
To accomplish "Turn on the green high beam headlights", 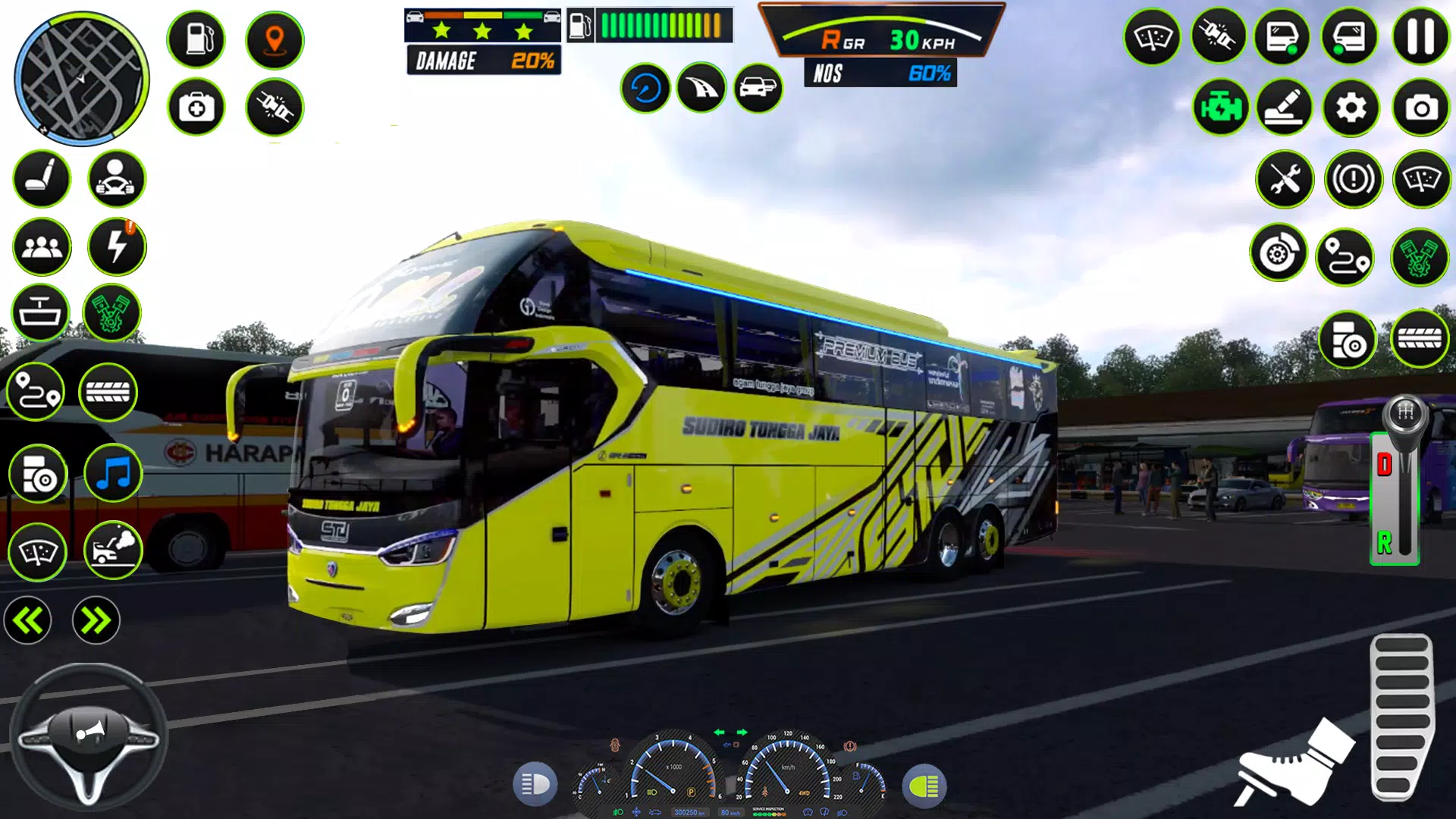I will click(x=924, y=786).
